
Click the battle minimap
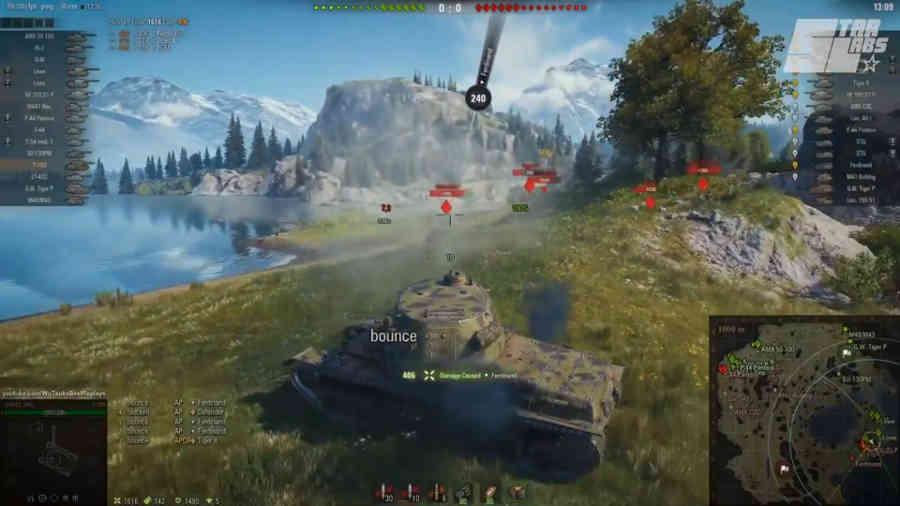[x=804, y=411]
